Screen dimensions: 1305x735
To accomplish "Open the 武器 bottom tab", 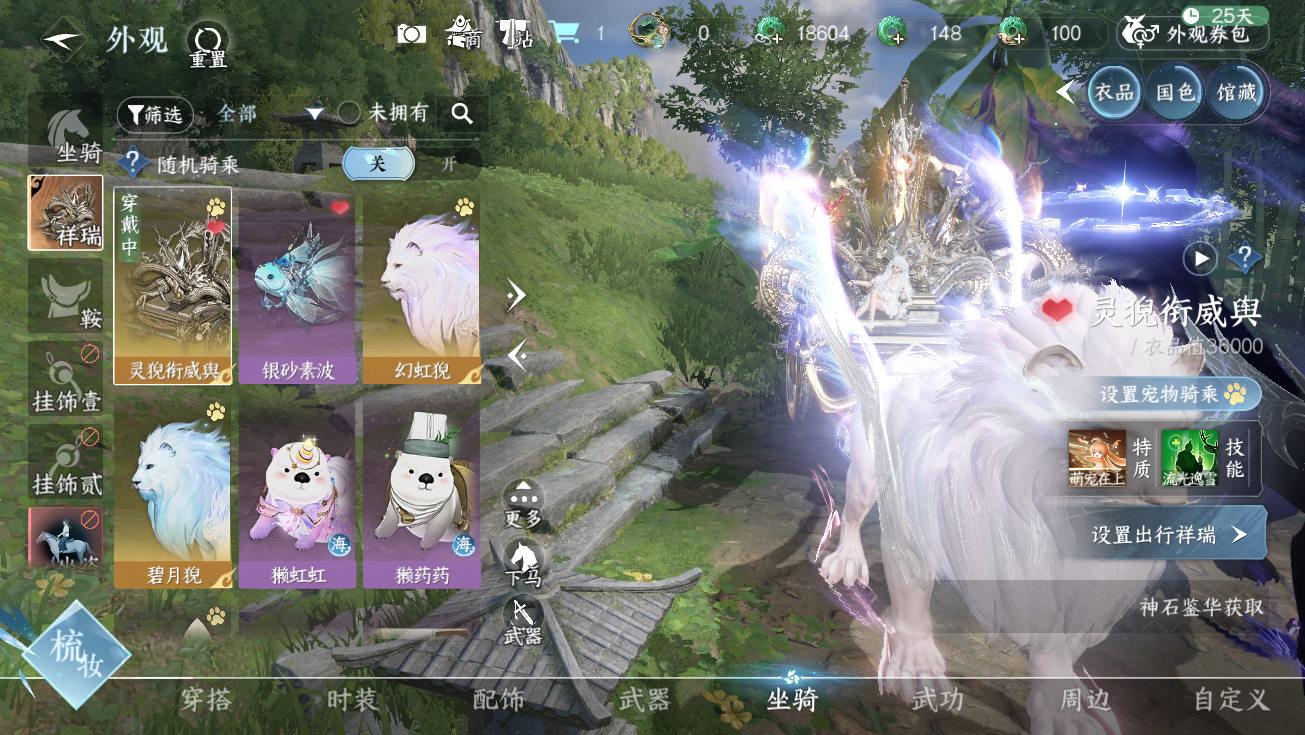I will point(644,700).
